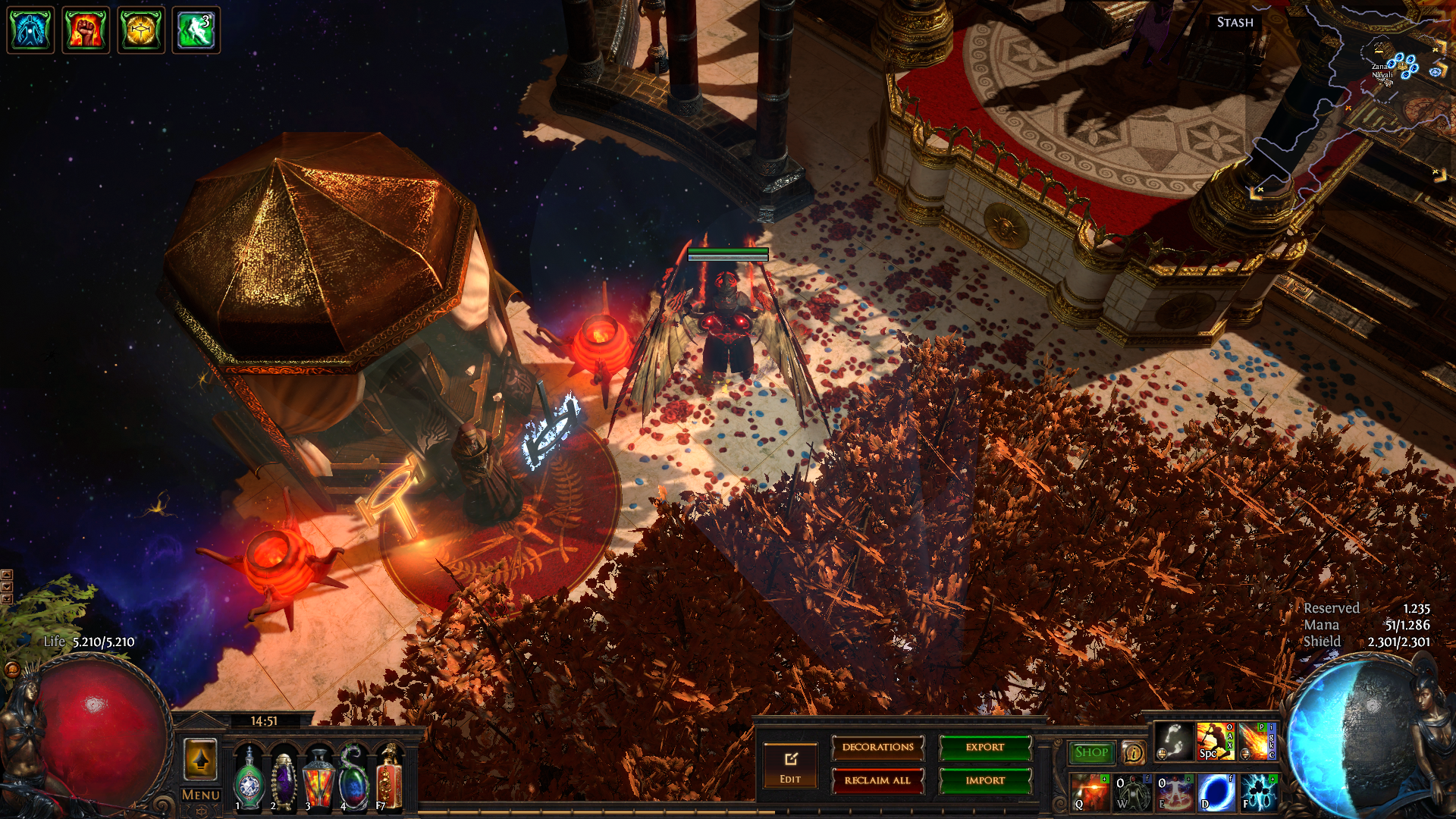The image size is (1456, 819).
Task: Activate the lightning orbs skill
Action: (x=1258, y=792)
